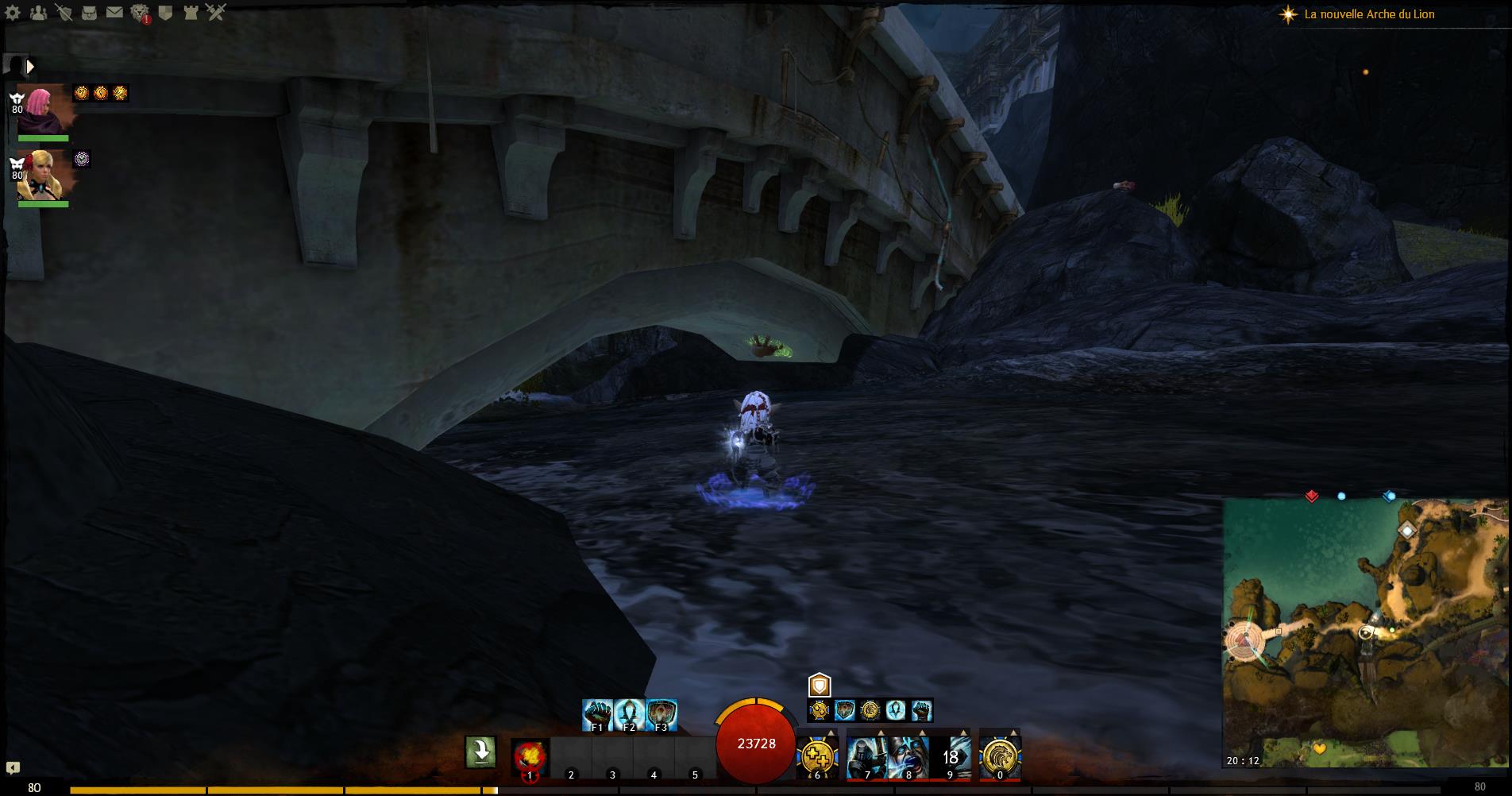Click the green weapon swap arrow button
Viewport: 1512px width, 796px height.
point(480,752)
